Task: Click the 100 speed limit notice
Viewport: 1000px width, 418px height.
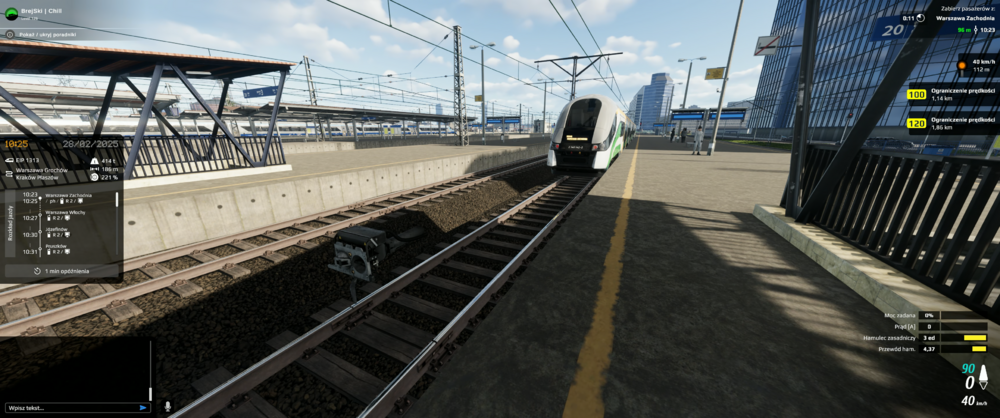Action: [x=947, y=96]
